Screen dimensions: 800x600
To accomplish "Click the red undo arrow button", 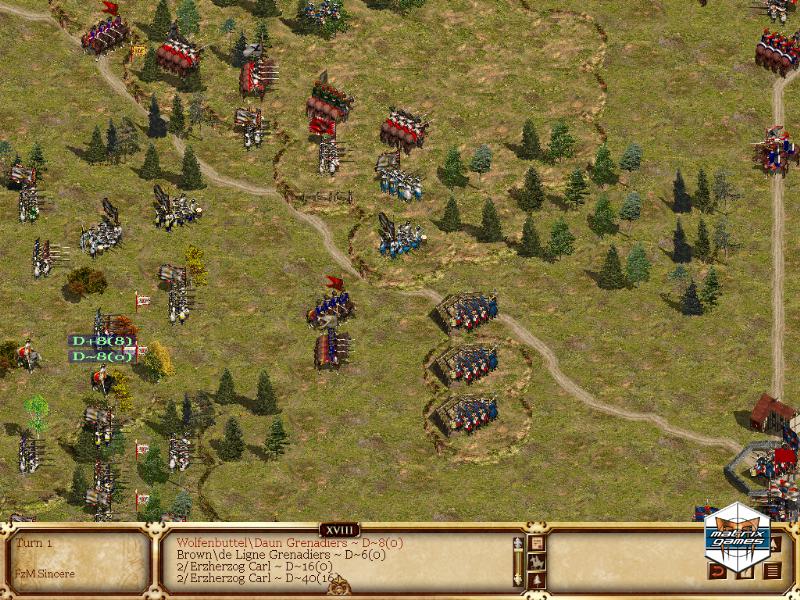I will tap(717, 571).
